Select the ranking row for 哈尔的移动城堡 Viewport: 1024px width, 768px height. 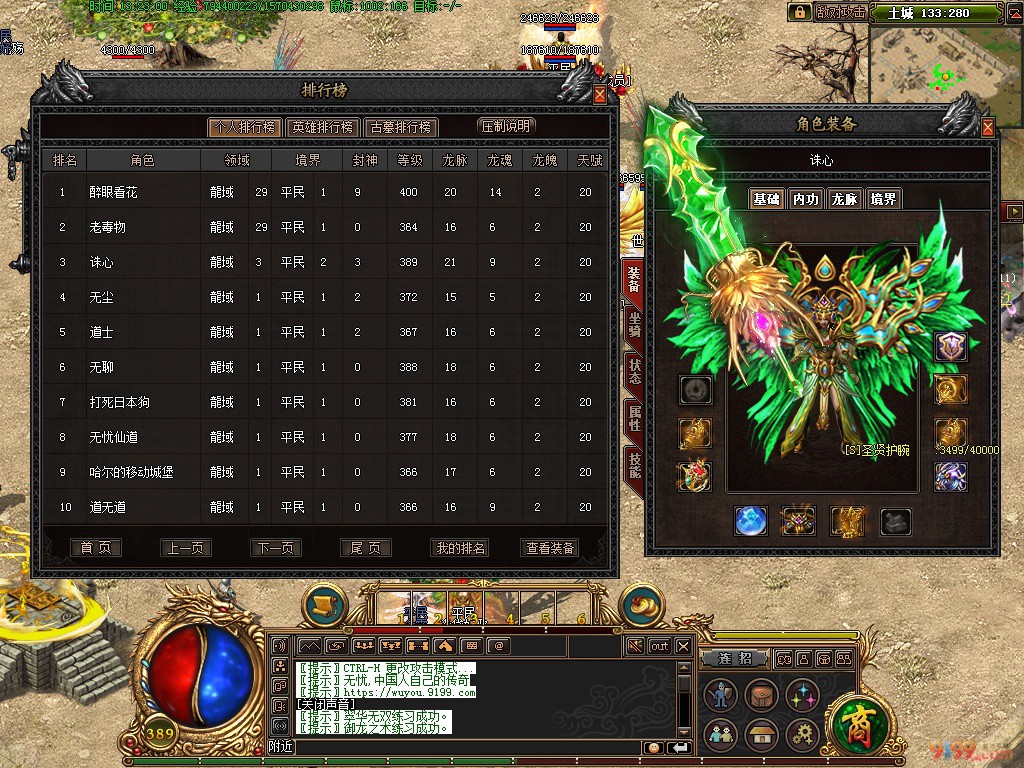click(320, 472)
